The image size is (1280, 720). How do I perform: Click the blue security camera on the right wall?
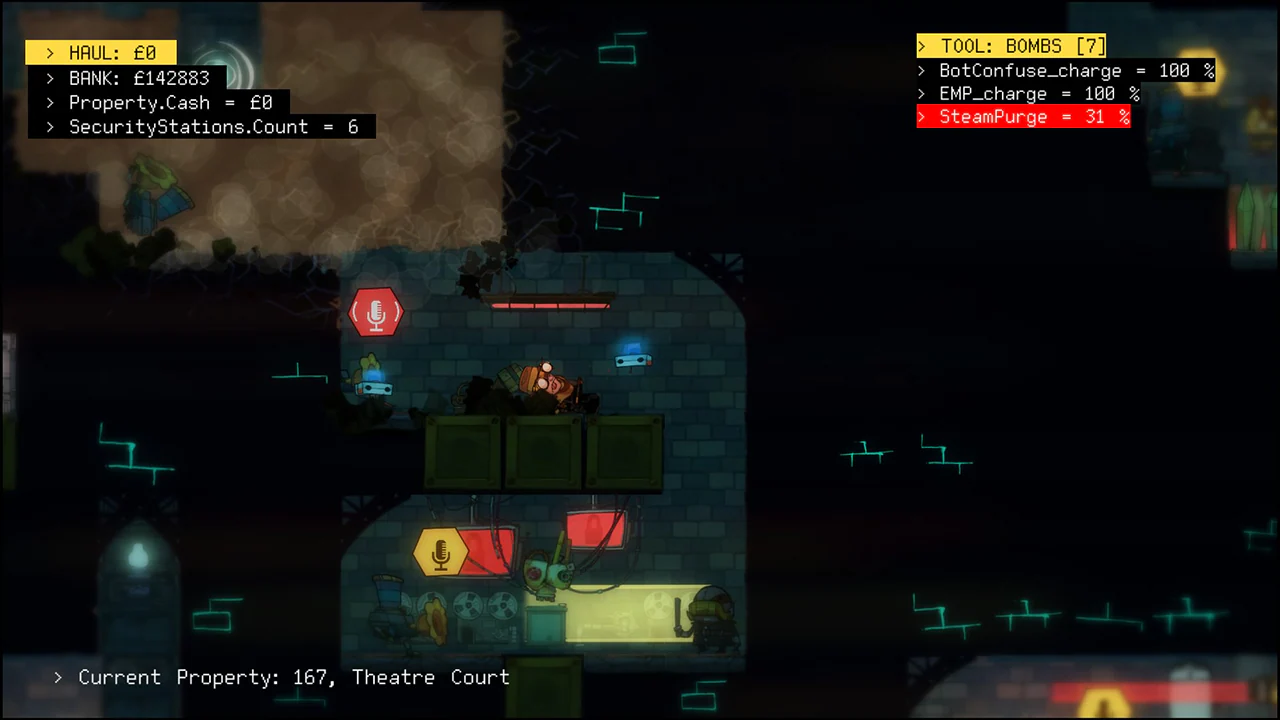coord(632,358)
